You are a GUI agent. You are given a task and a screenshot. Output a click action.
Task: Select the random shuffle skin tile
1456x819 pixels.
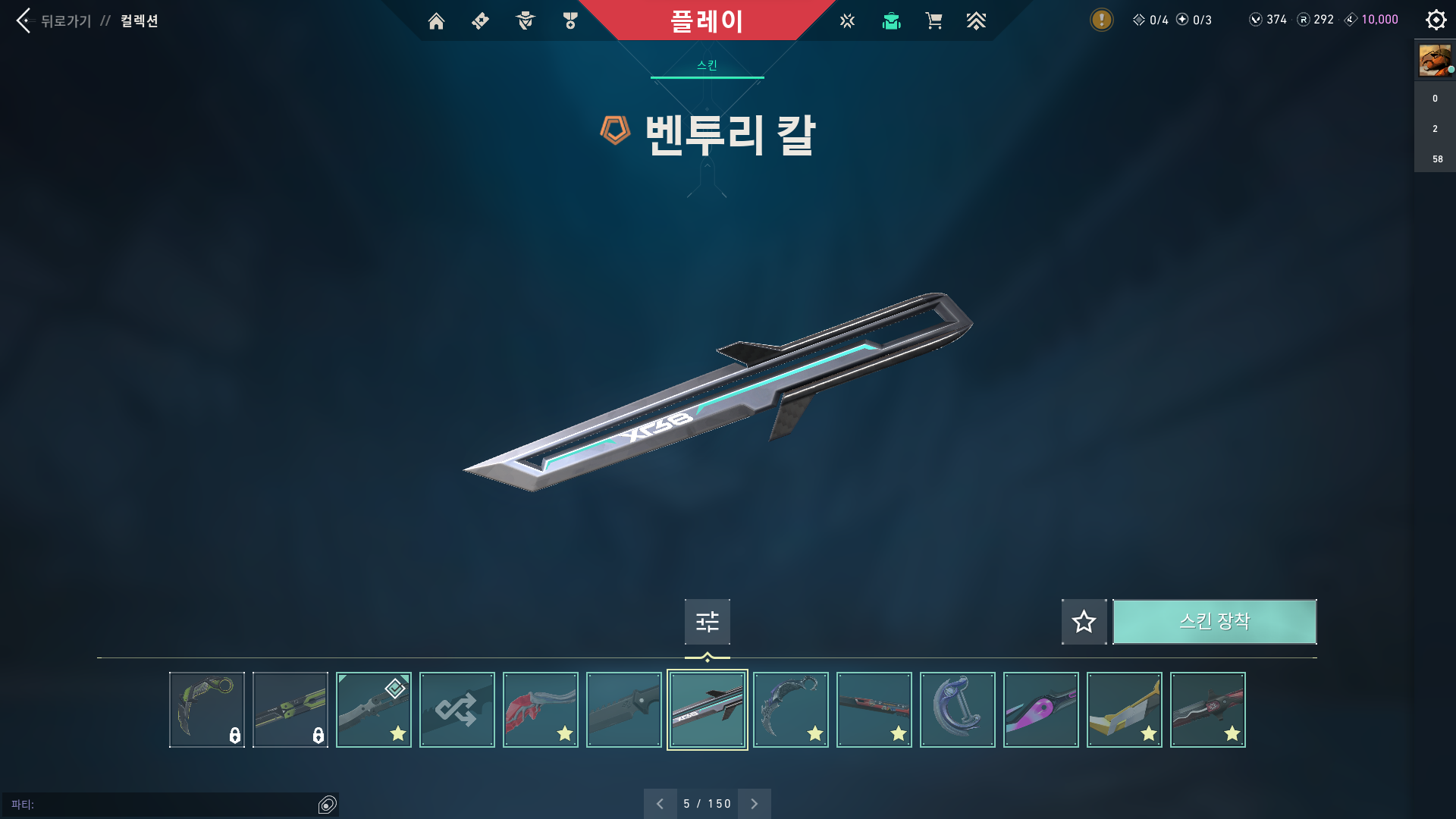click(x=457, y=710)
